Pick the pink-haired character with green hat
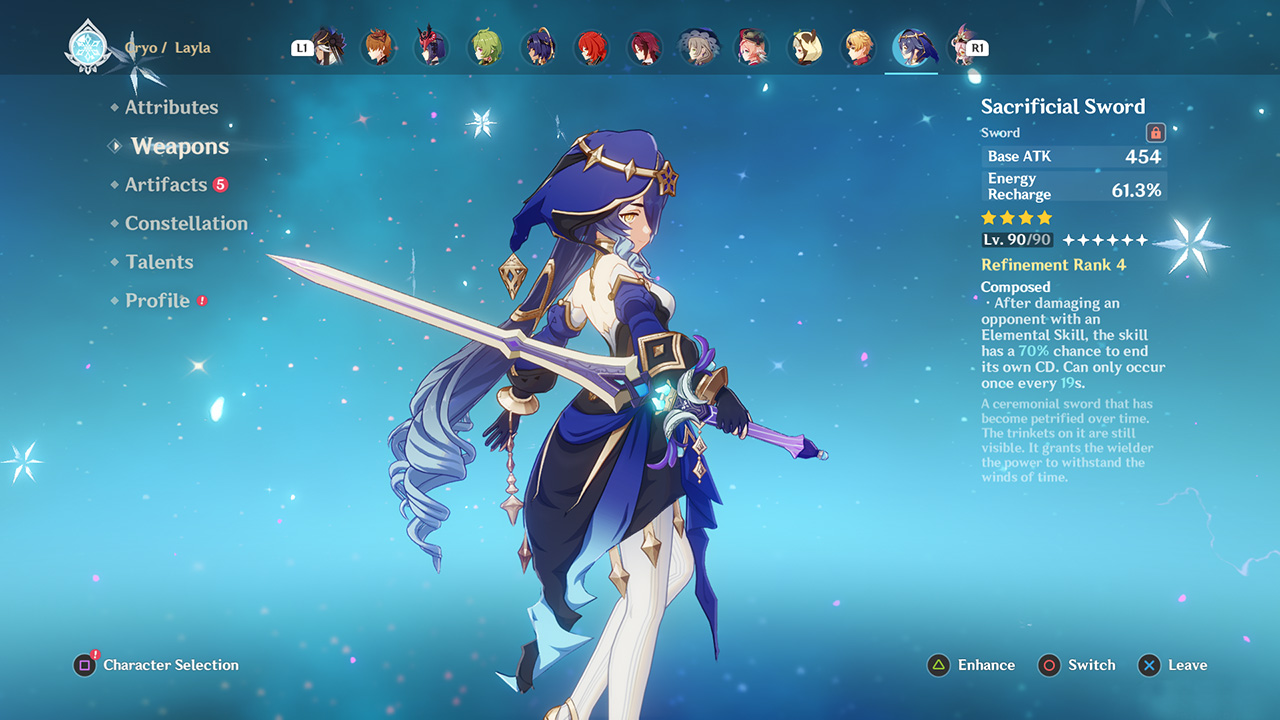 pos(752,48)
